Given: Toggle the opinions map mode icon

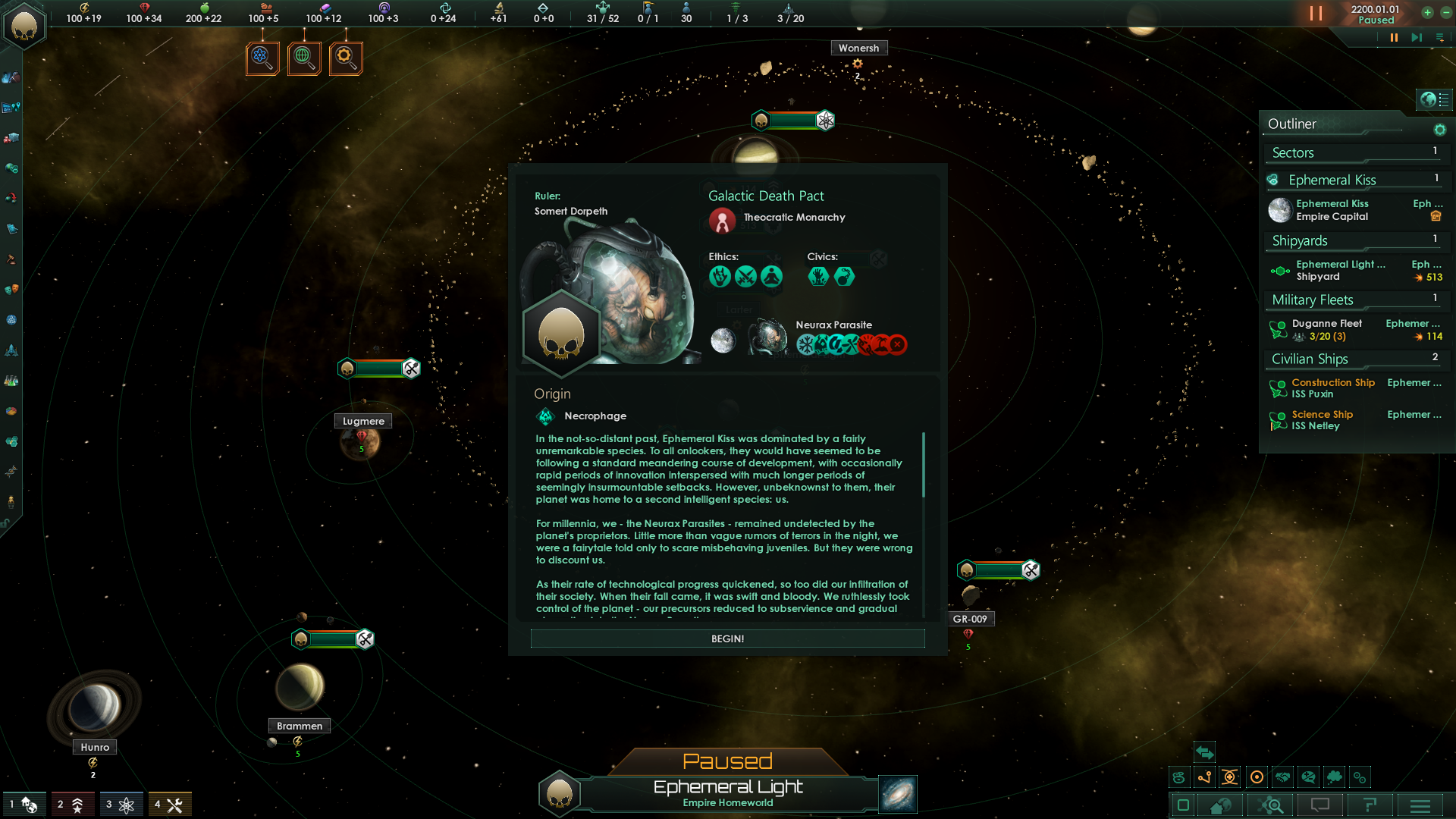Looking at the screenshot, I should [1307, 777].
